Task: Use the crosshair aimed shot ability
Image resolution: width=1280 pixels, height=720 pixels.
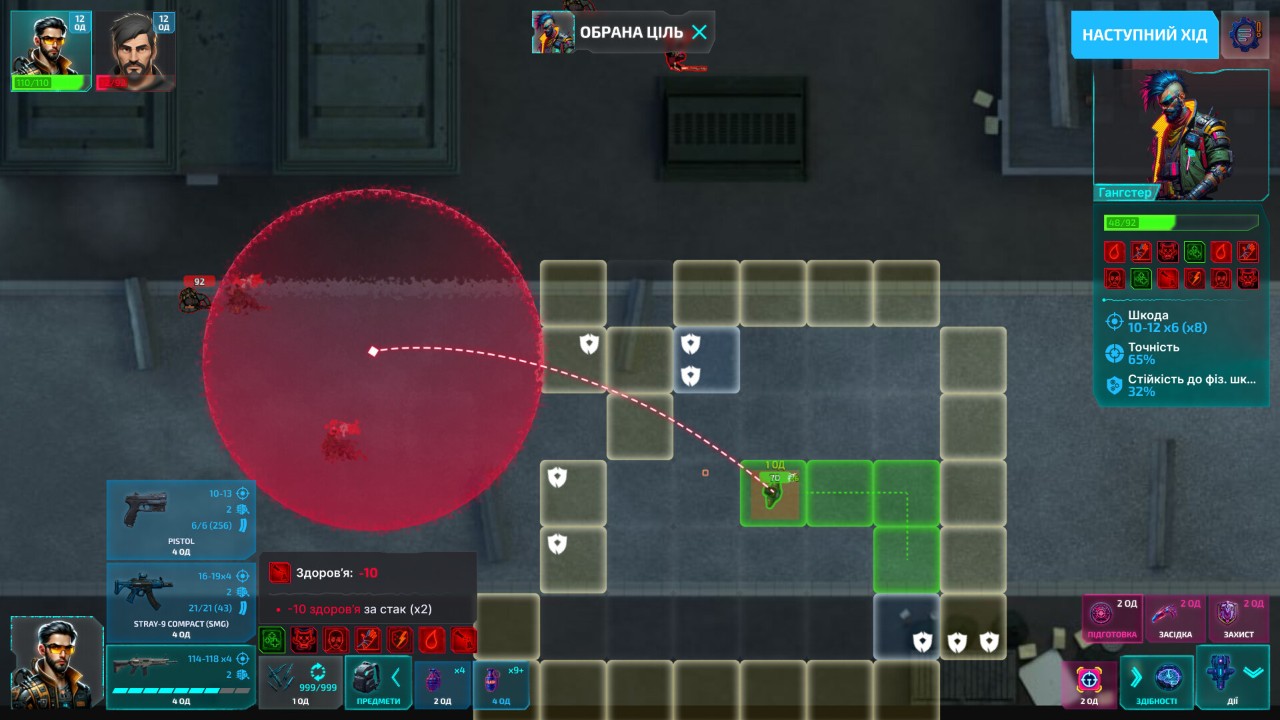Action: pos(1089,684)
